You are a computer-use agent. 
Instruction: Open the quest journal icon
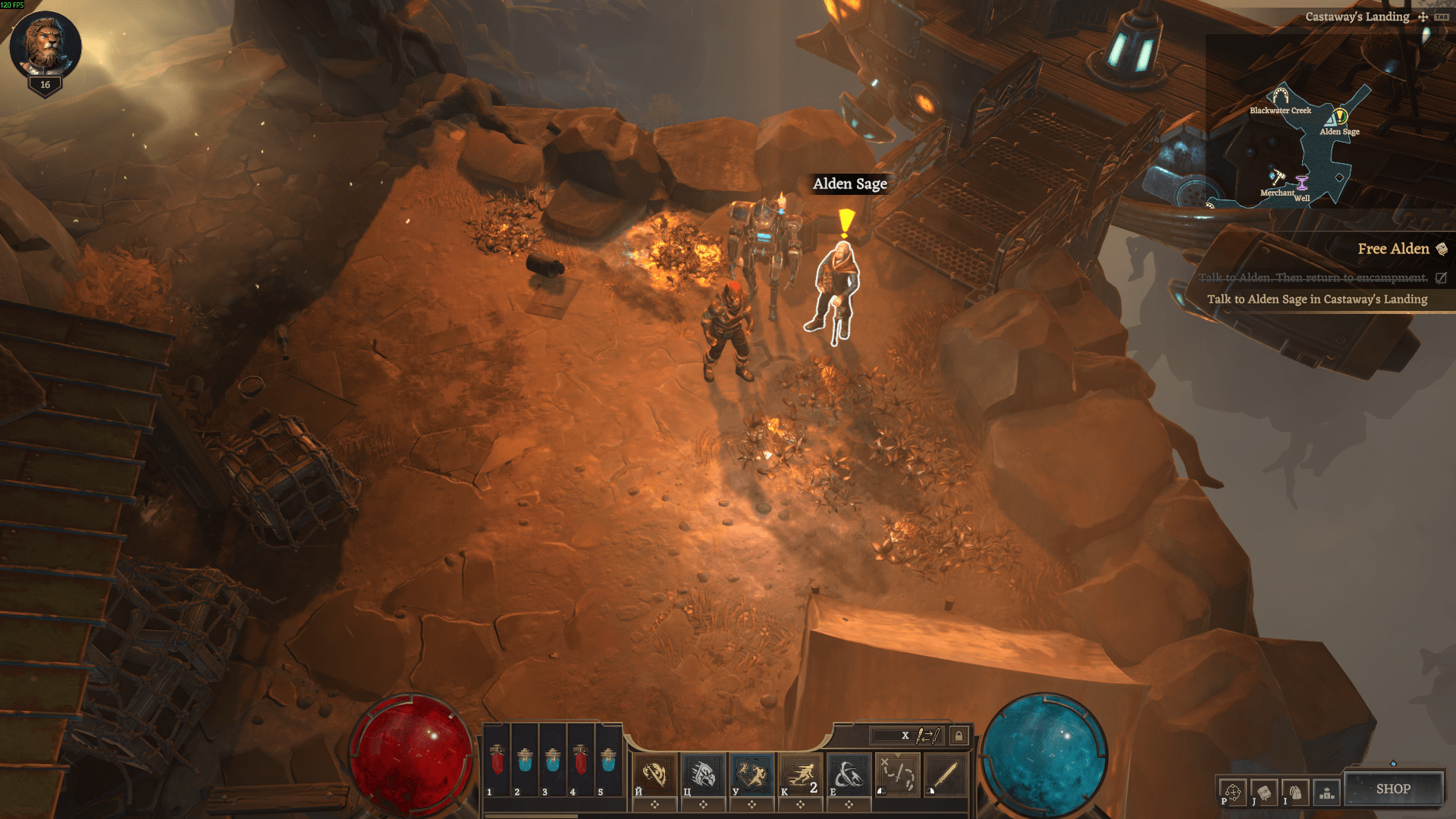1264,793
